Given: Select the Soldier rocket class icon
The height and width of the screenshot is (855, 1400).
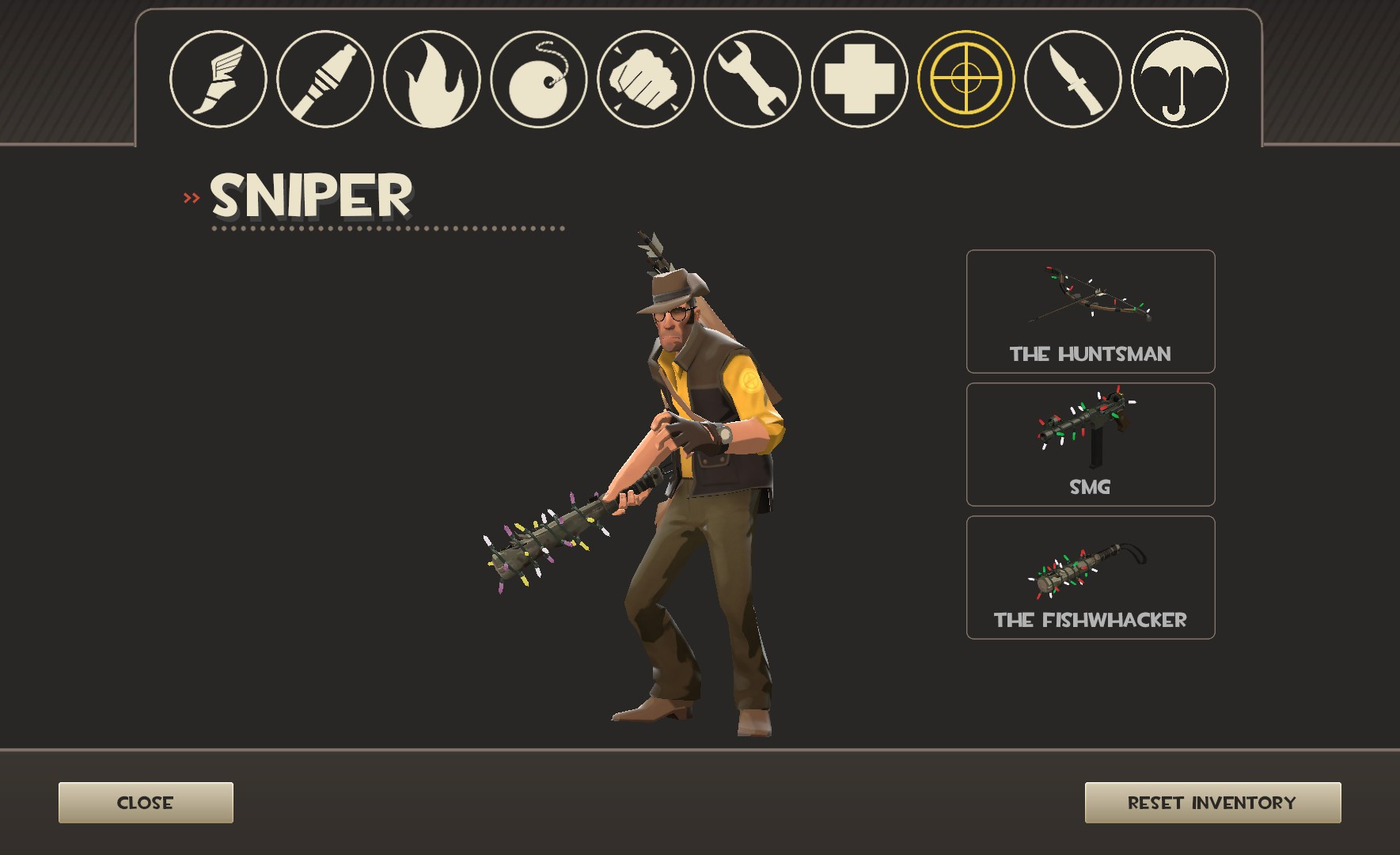Looking at the screenshot, I should tap(326, 79).
